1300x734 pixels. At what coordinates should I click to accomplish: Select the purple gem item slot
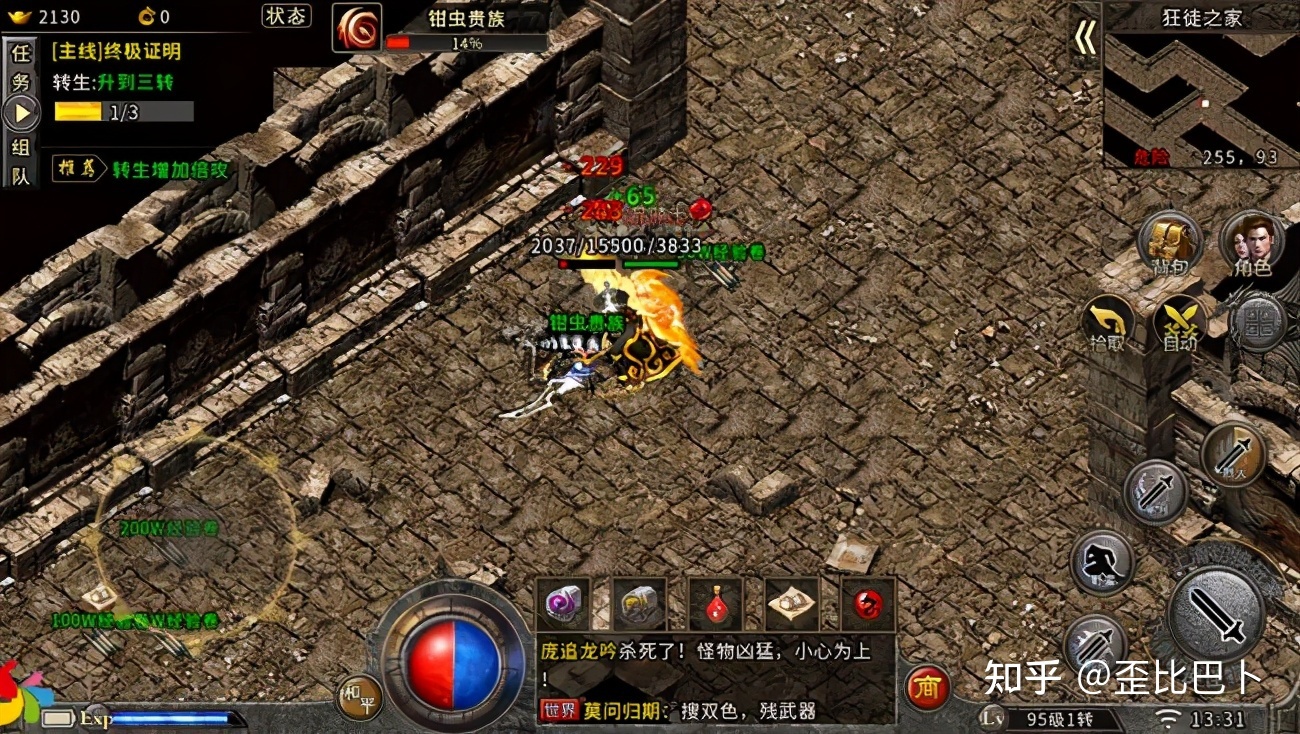563,604
